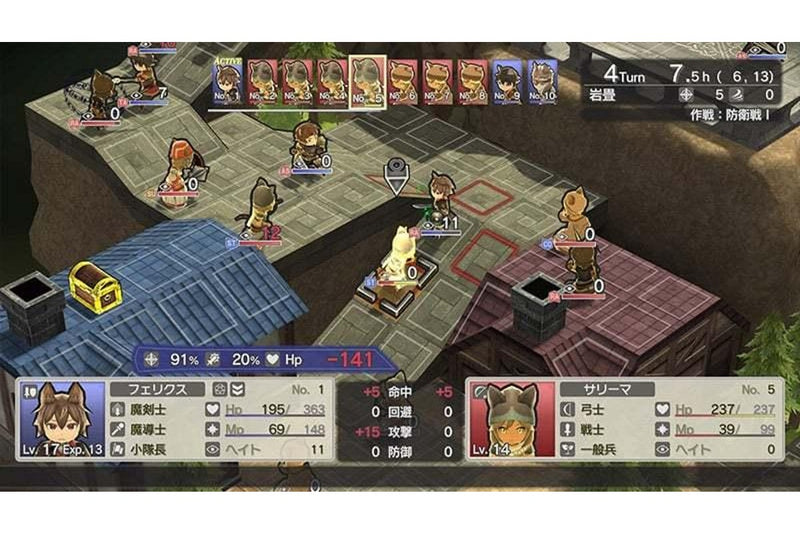Select the active No. 1 turn order card
Screen dimensions: 800x533
click(x=229, y=82)
